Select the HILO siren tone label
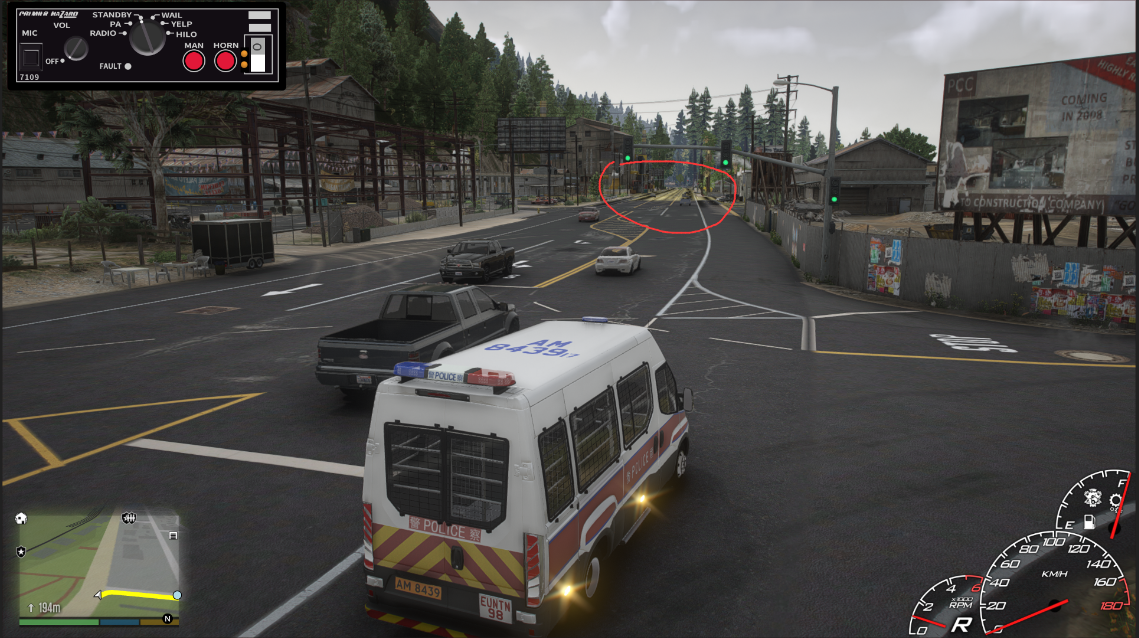The width and height of the screenshot is (1139, 638). coord(186,34)
